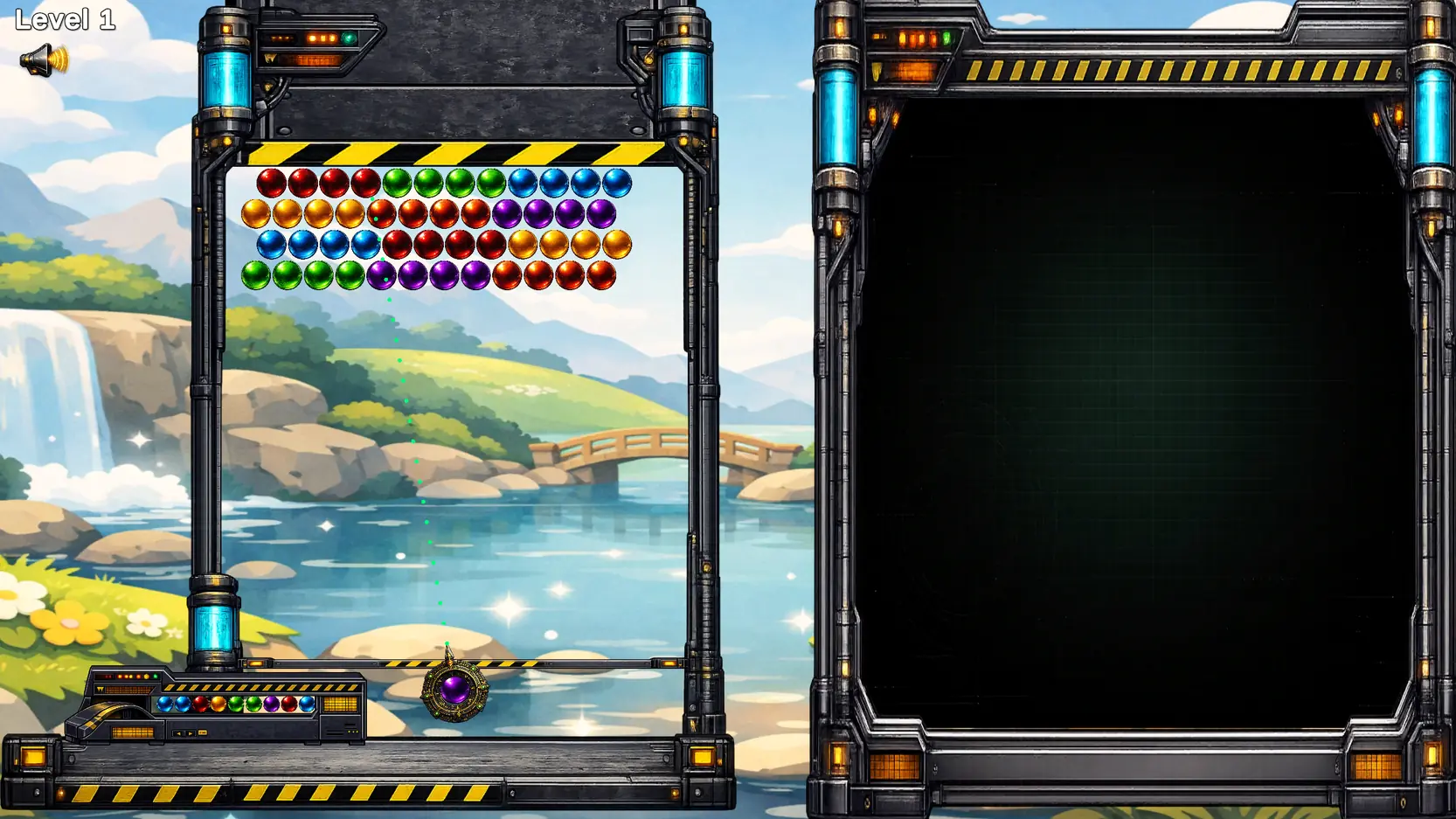
Task: Click the purple bubble in the launcher
Action: tap(454, 690)
